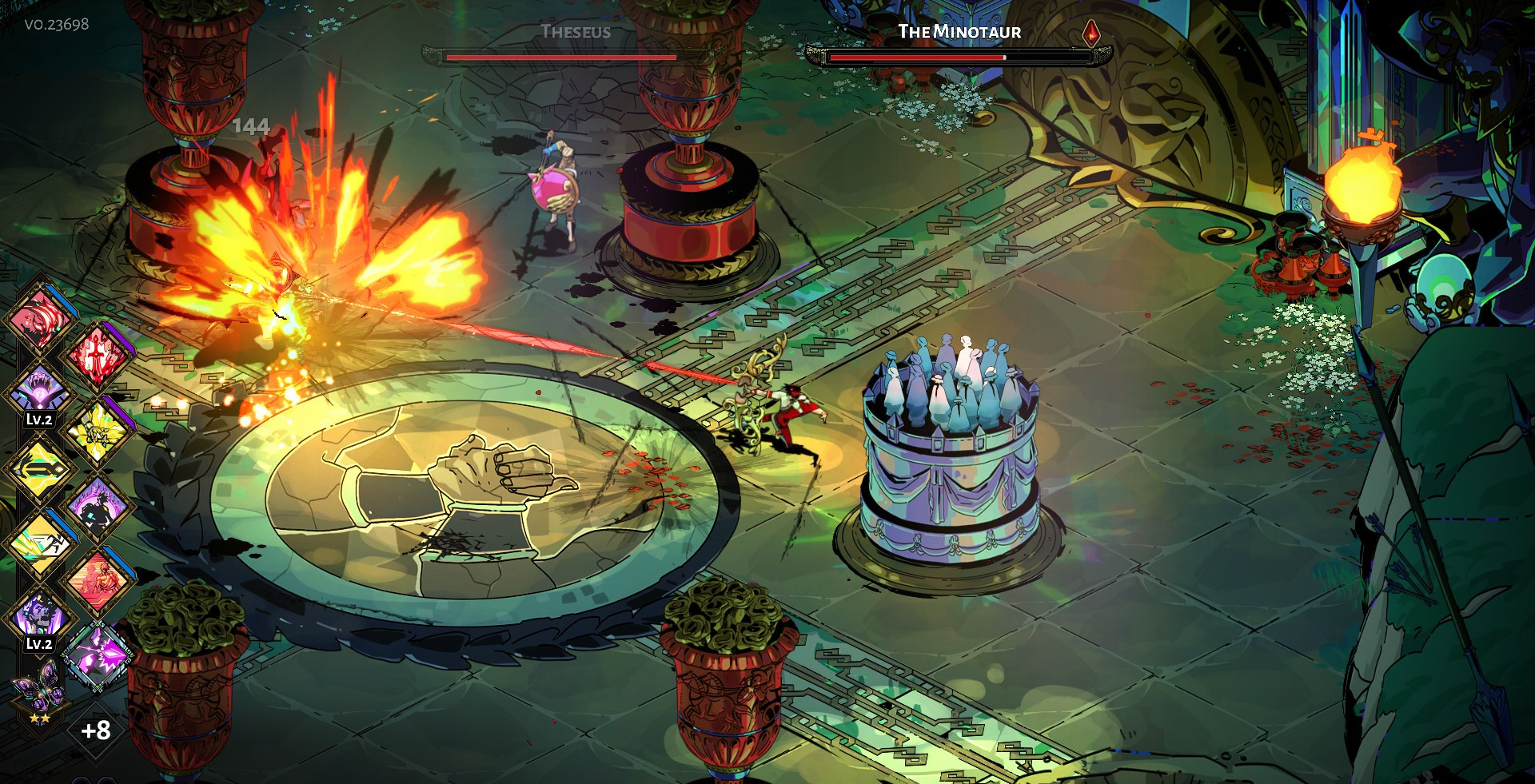The width and height of the screenshot is (1535, 784).
Task: Select the yellow running figure dash boon
Action: (38, 543)
